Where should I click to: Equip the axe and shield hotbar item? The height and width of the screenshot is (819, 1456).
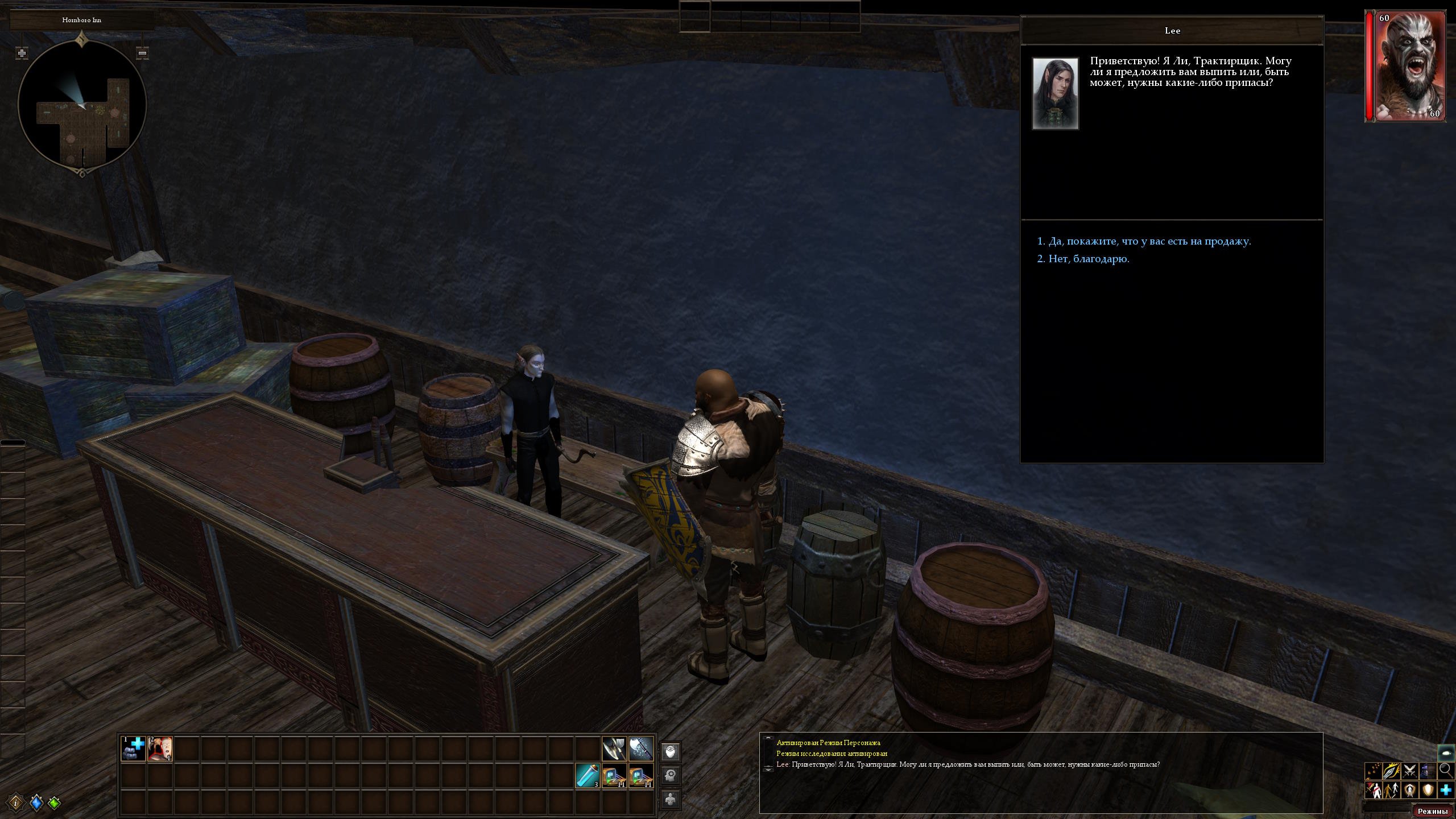click(614, 748)
